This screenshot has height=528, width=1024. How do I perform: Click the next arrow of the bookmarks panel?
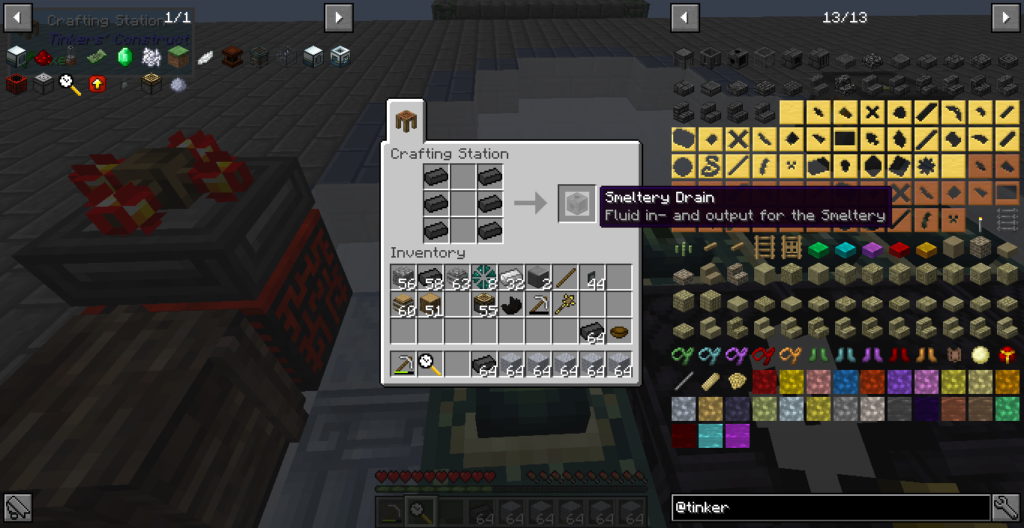click(x=338, y=18)
